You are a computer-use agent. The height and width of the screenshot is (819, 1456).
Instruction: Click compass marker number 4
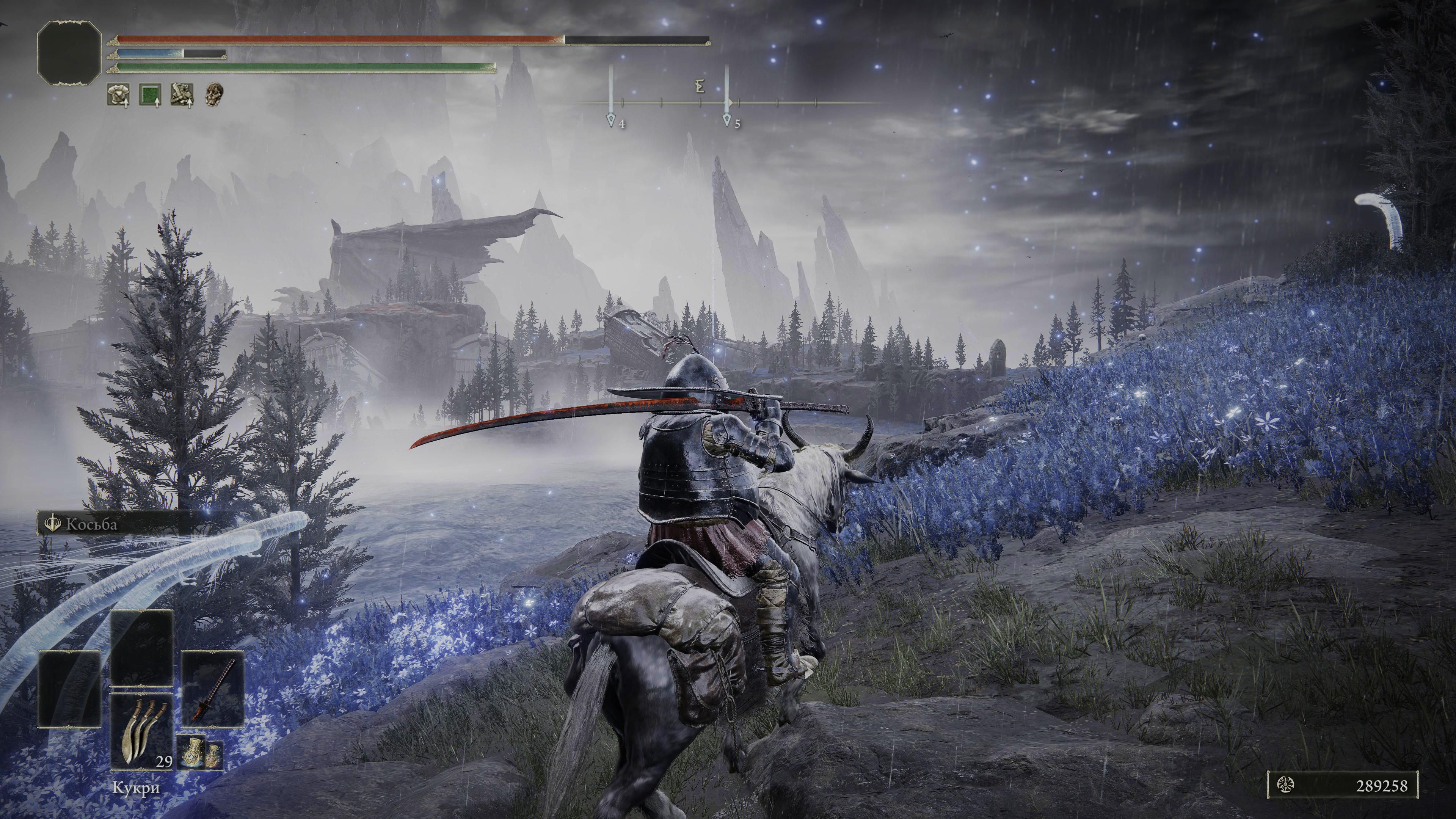pos(611,121)
